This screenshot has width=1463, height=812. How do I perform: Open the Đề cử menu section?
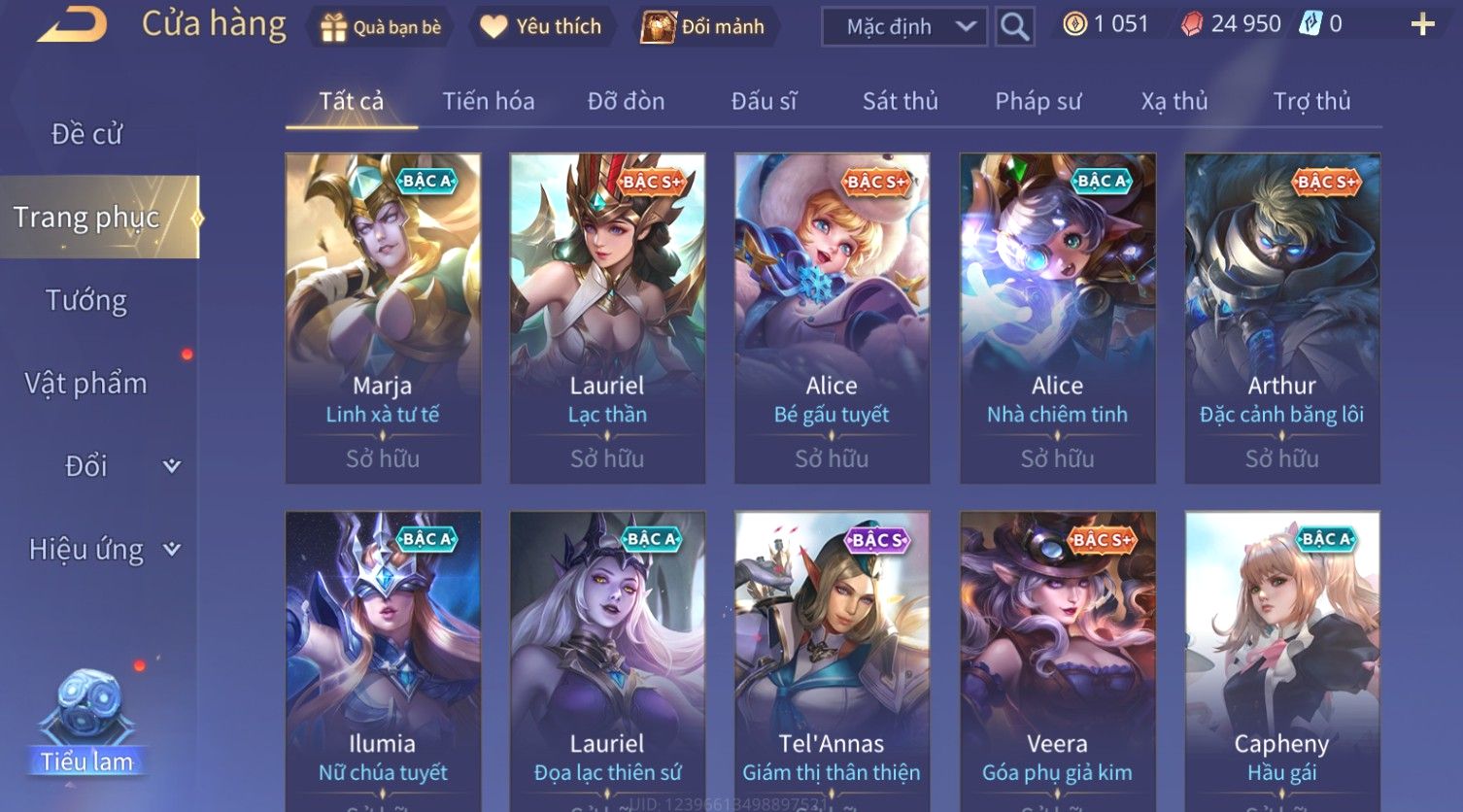click(x=86, y=134)
